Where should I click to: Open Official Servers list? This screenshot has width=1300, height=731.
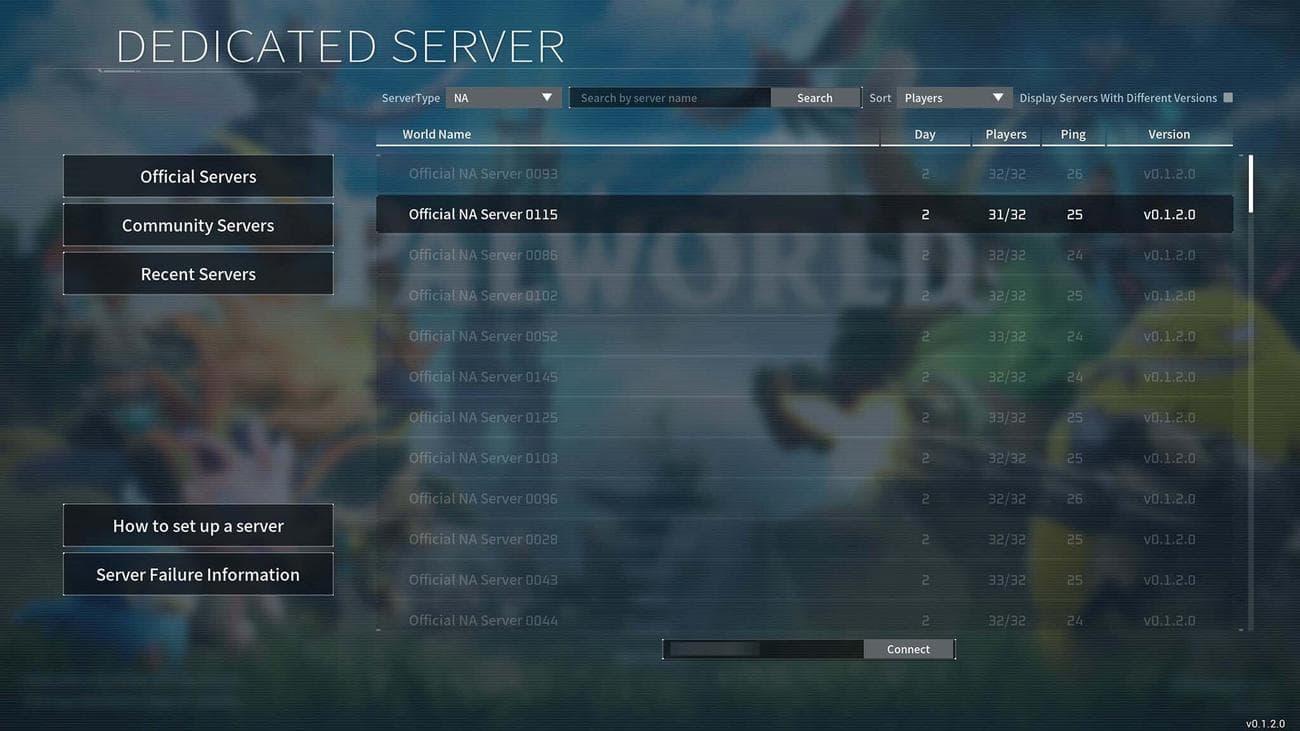[197, 175]
